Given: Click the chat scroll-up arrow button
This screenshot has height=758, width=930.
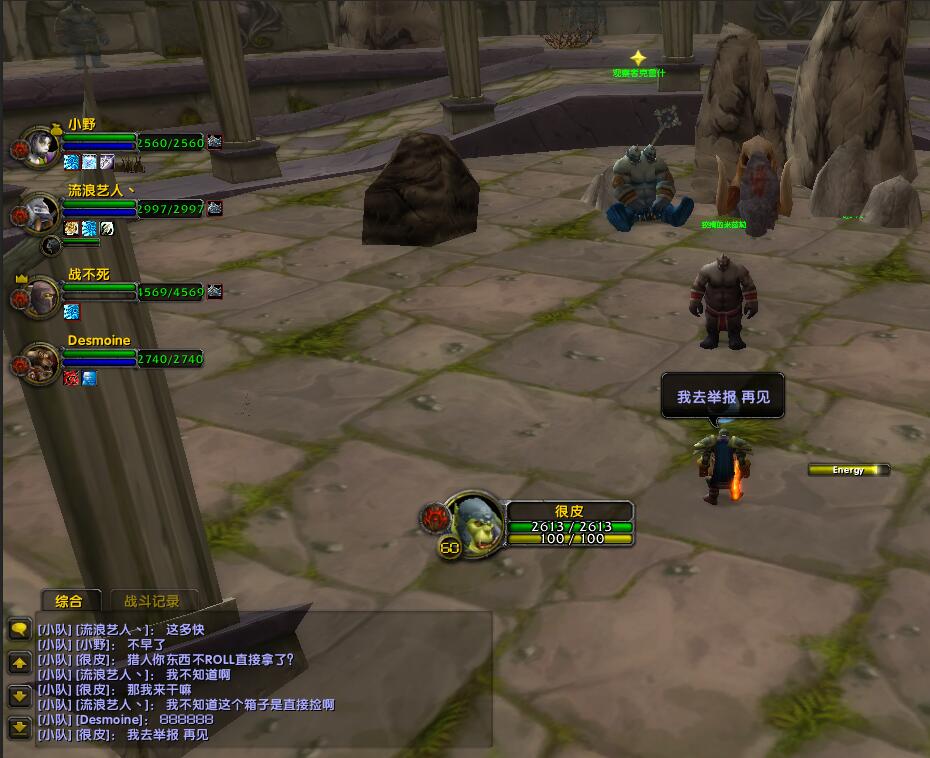Looking at the screenshot, I should pyautogui.click(x=19, y=663).
